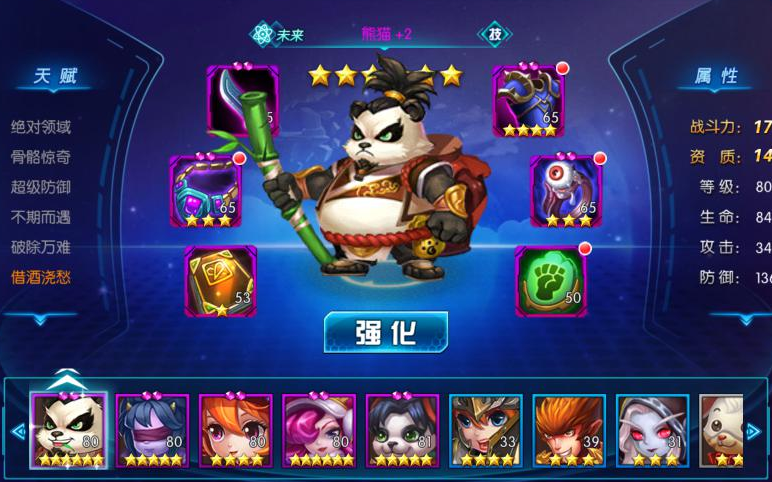
Task: Open the eyeball staff equipment slot
Action: 565,190
